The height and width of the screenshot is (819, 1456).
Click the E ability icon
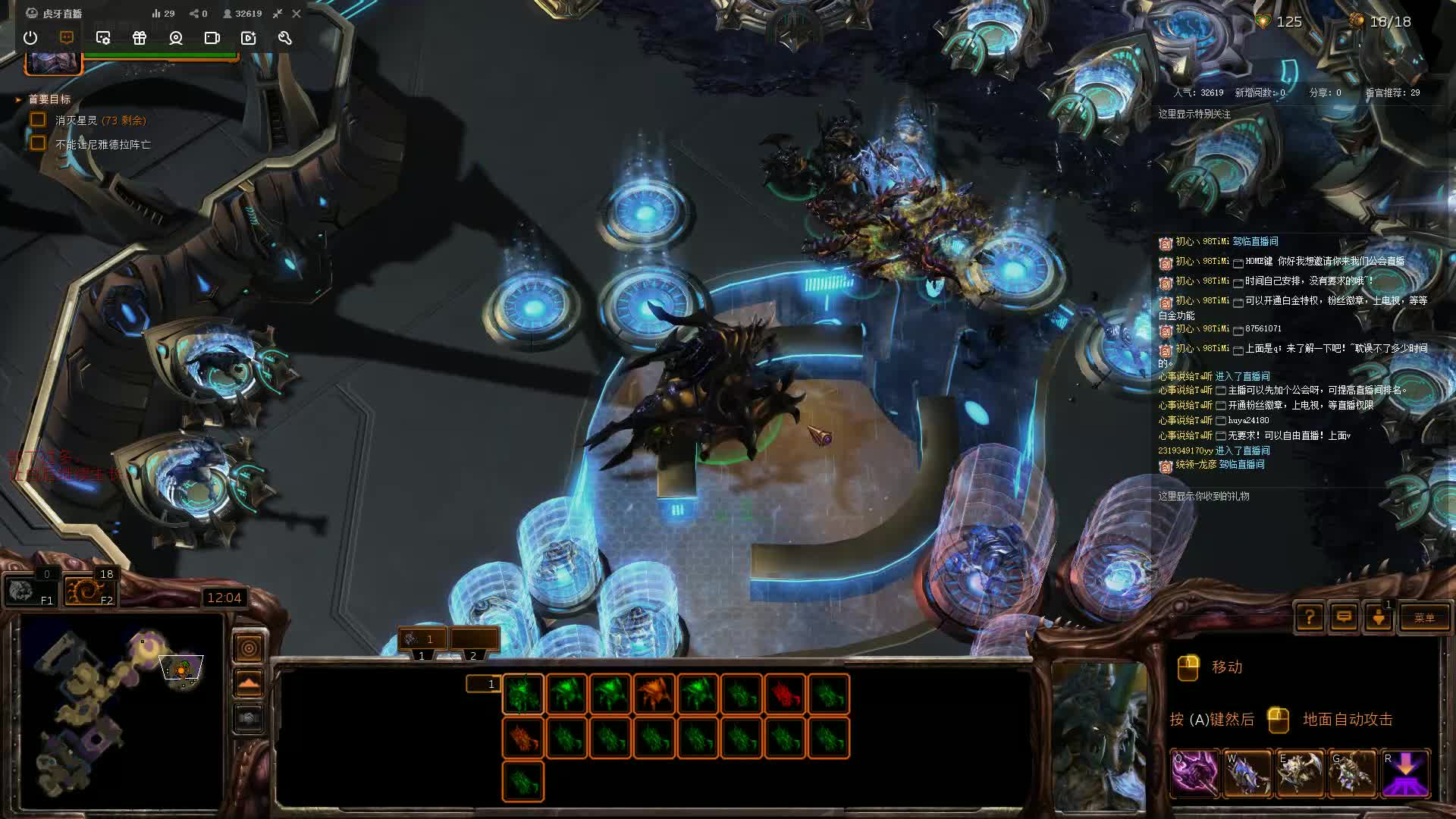click(x=1298, y=773)
